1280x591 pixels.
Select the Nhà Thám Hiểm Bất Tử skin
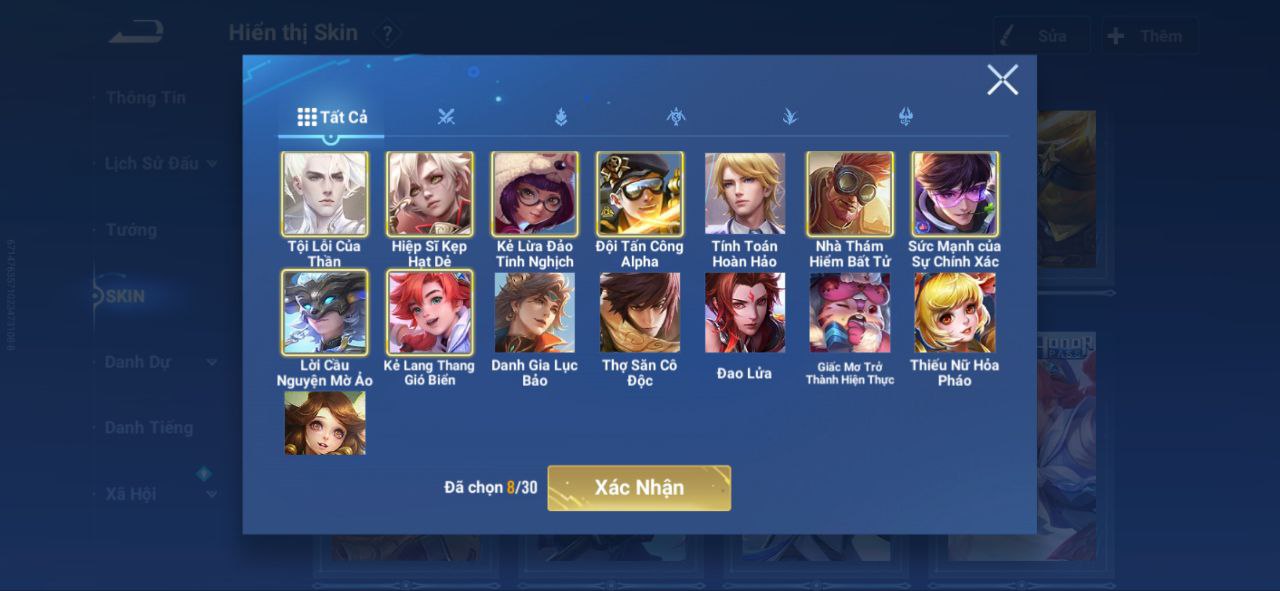pos(850,194)
